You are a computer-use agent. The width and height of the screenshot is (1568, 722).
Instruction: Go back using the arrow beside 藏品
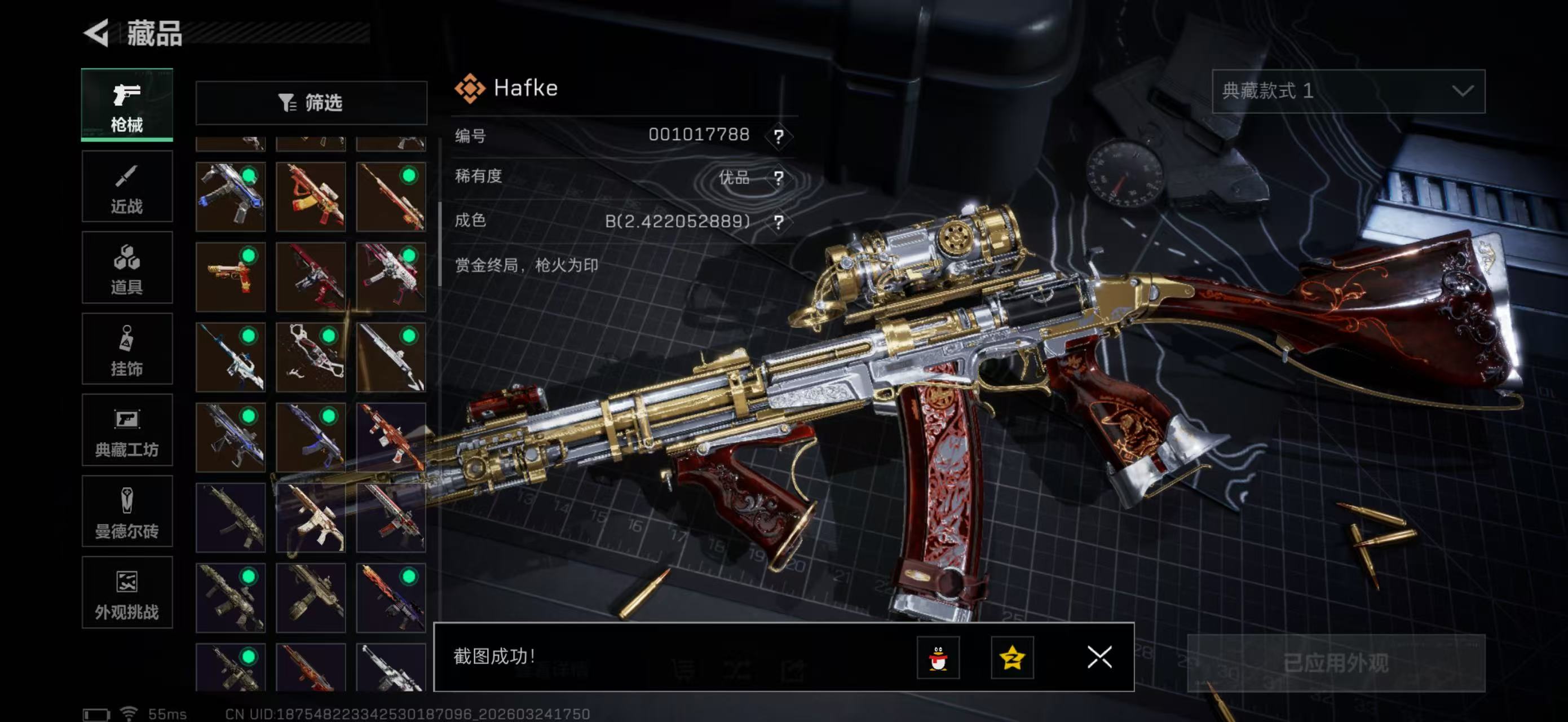click(98, 33)
